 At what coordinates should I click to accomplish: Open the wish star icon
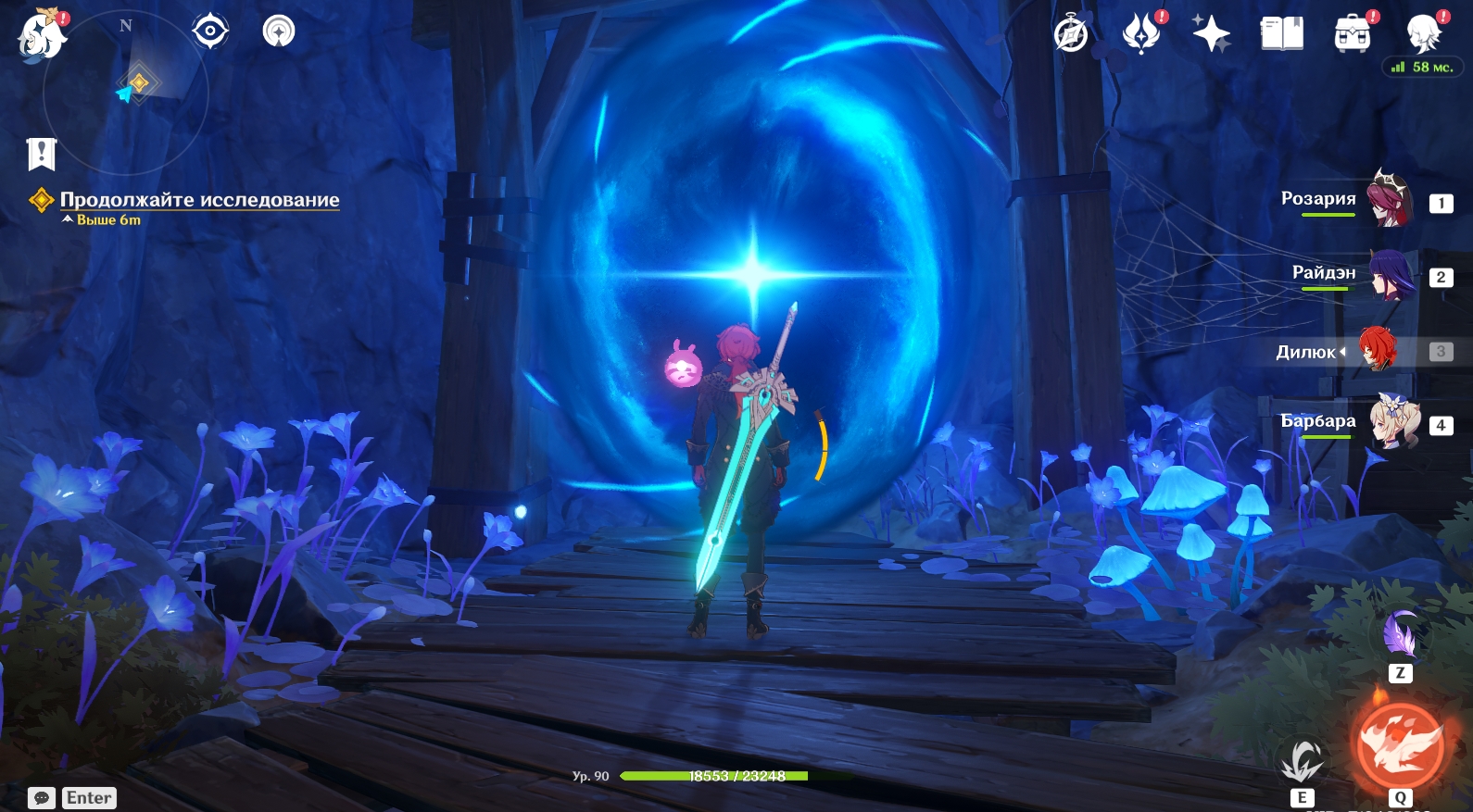[1211, 34]
